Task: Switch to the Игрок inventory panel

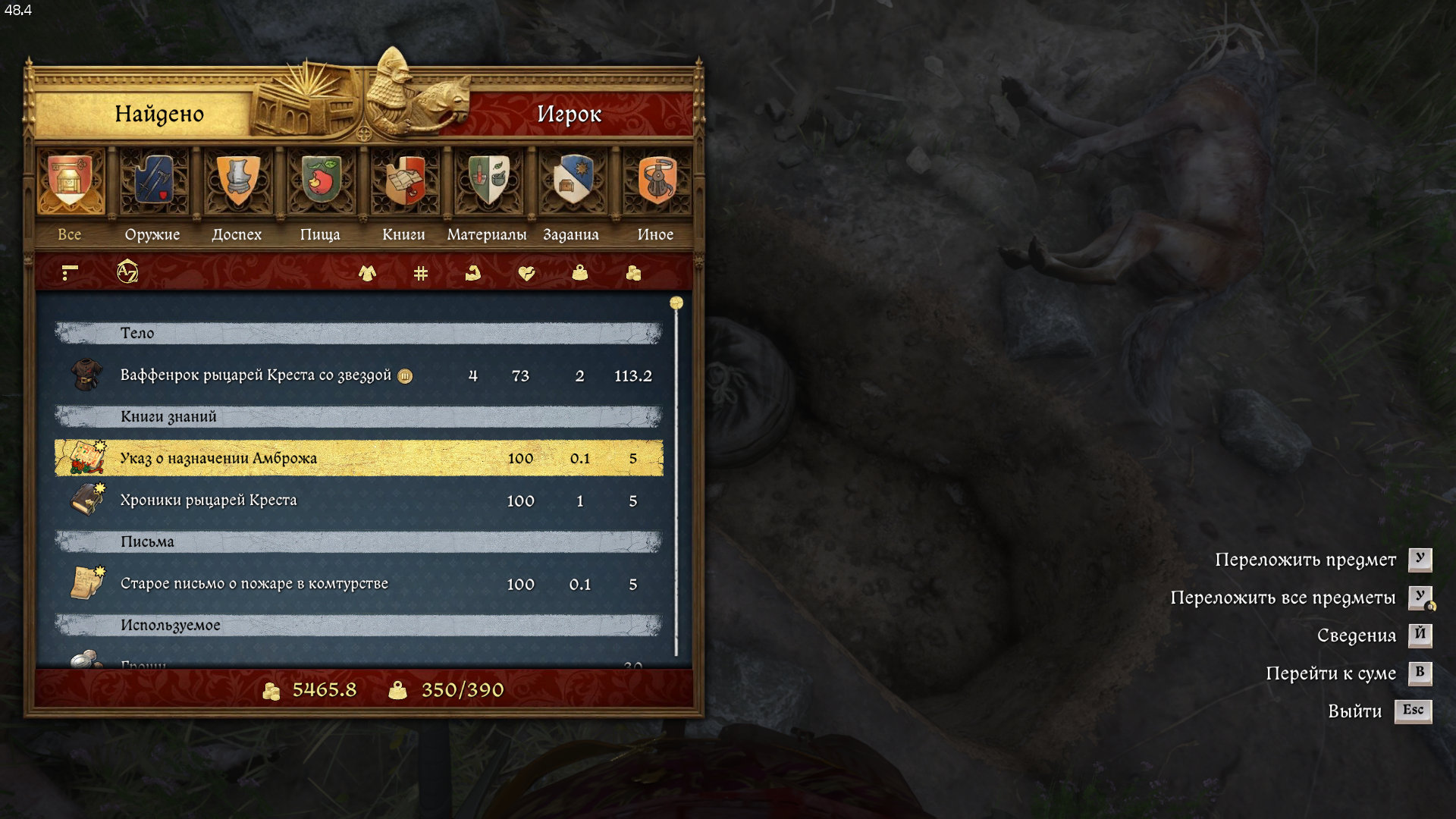Action: click(569, 114)
